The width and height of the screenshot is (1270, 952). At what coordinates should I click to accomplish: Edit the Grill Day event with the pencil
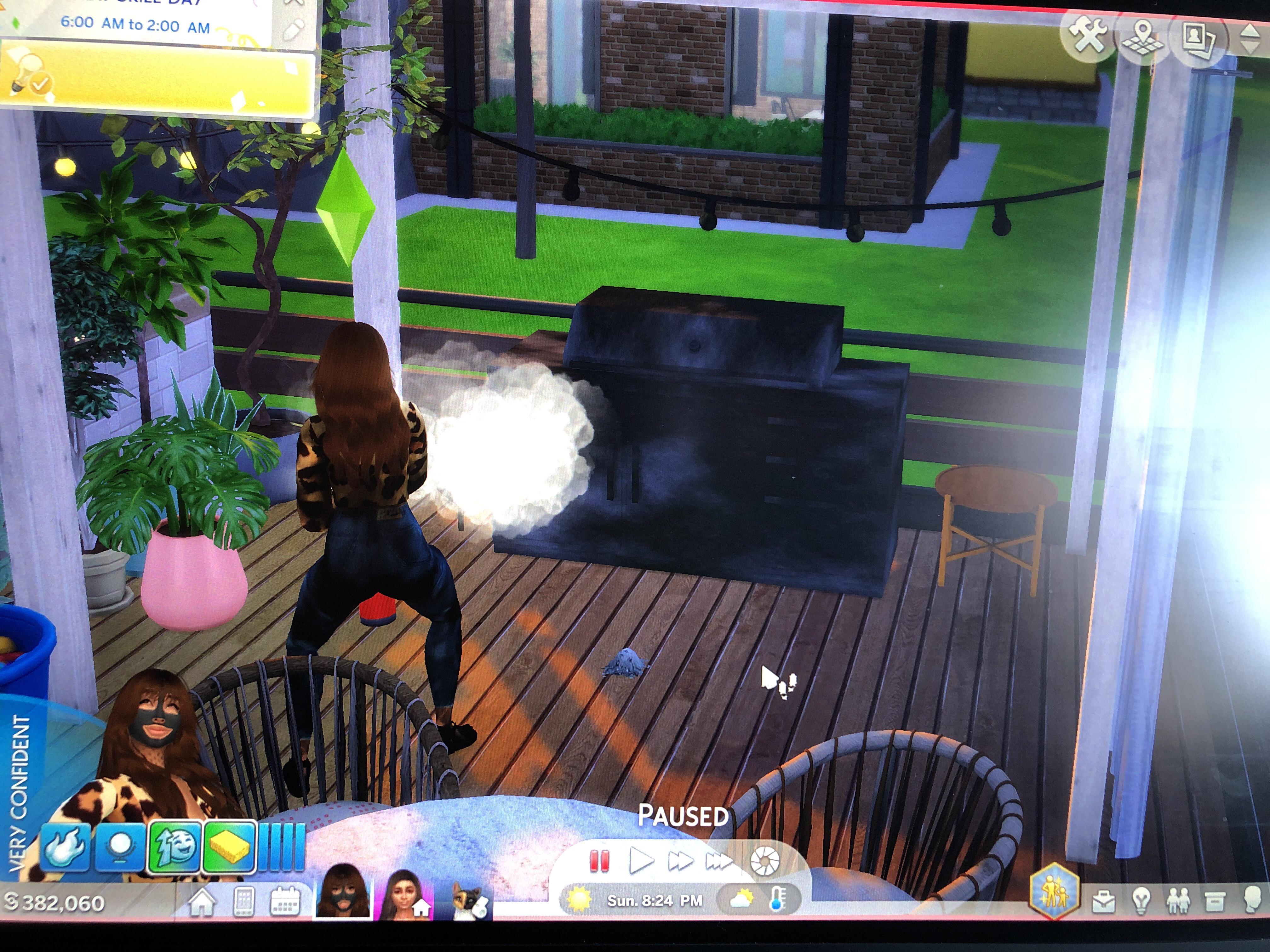tap(293, 29)
